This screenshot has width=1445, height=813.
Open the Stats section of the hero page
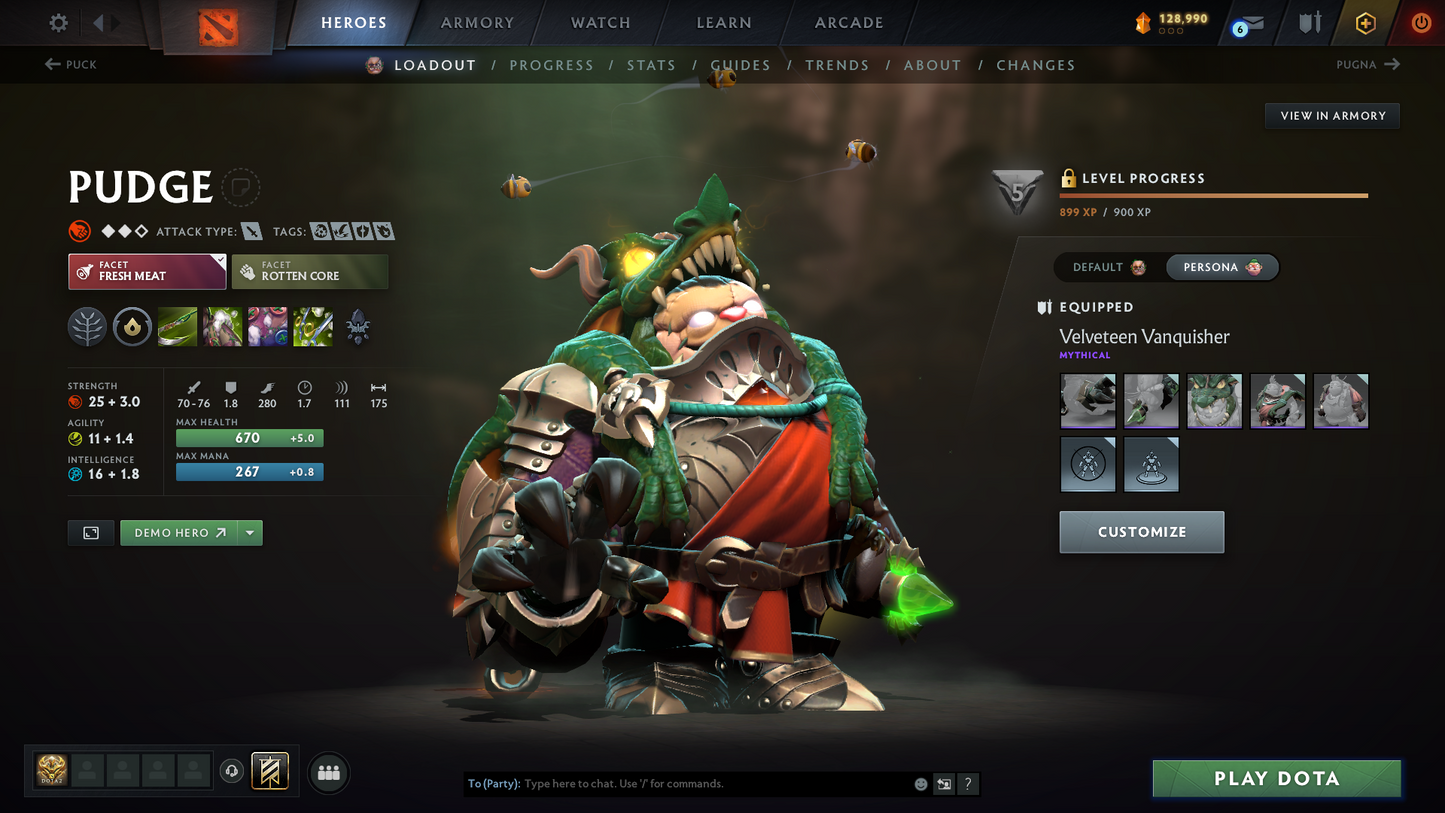651,64
